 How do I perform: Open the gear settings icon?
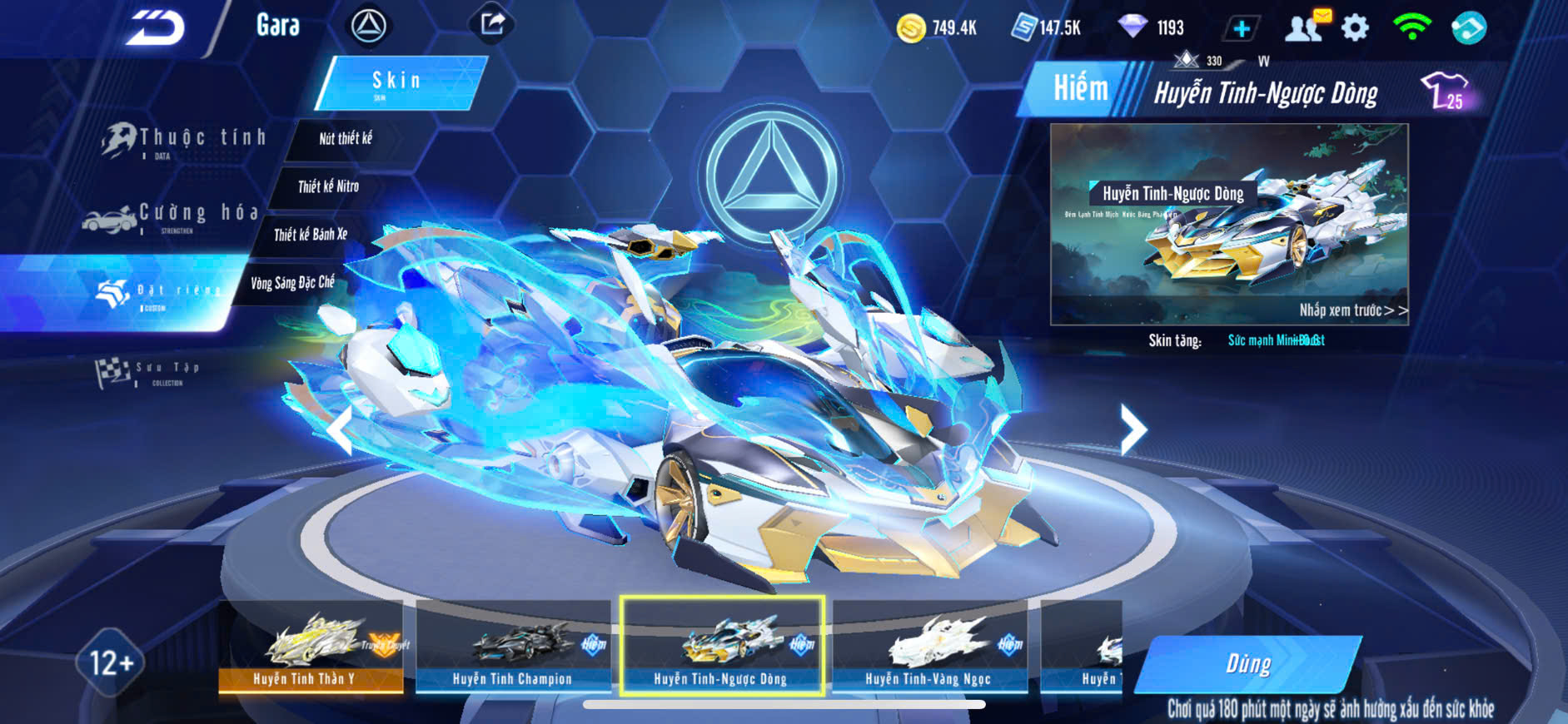pos(1355,27)
